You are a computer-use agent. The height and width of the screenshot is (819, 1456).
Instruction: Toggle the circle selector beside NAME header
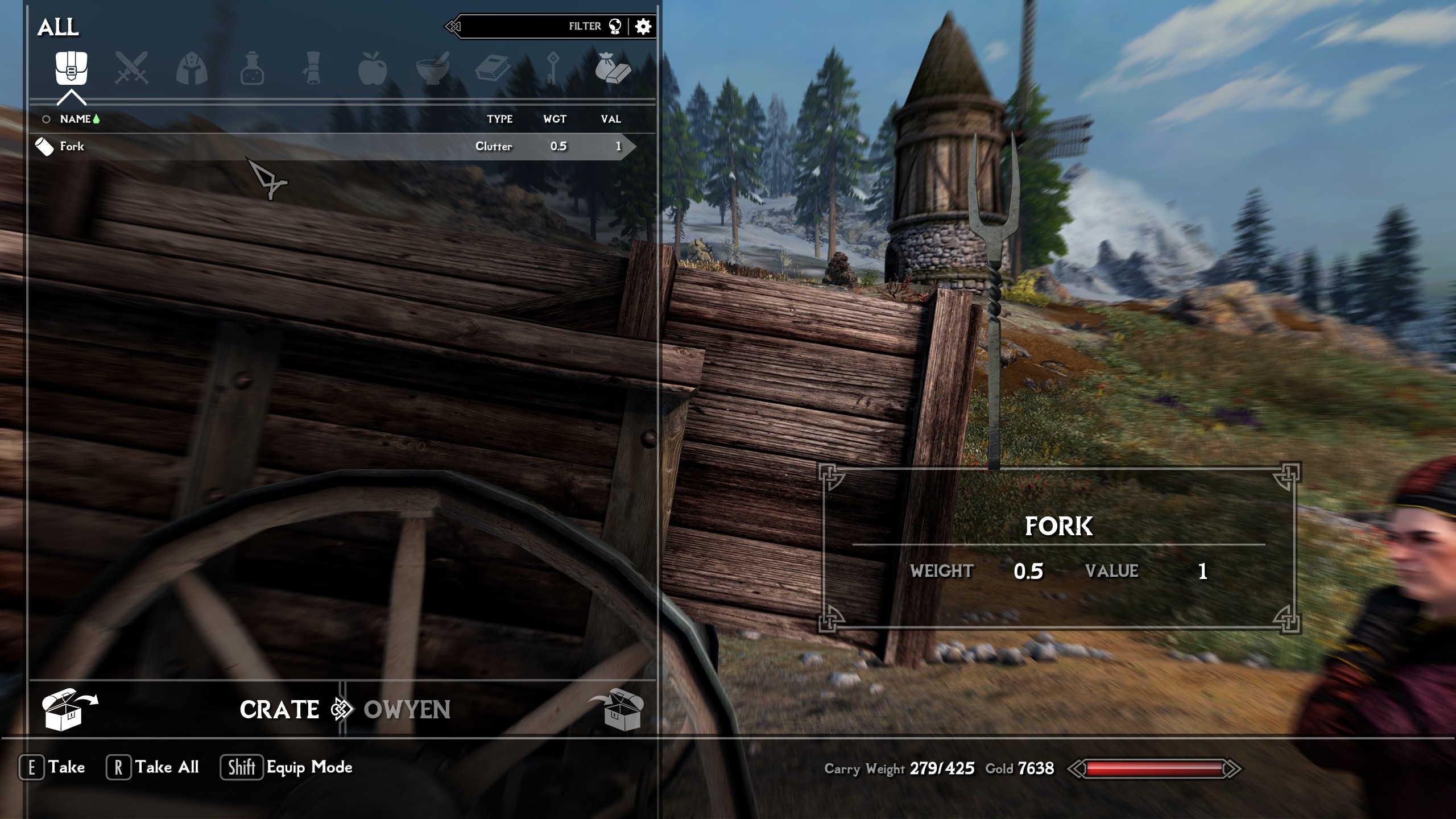click(45, 119)
